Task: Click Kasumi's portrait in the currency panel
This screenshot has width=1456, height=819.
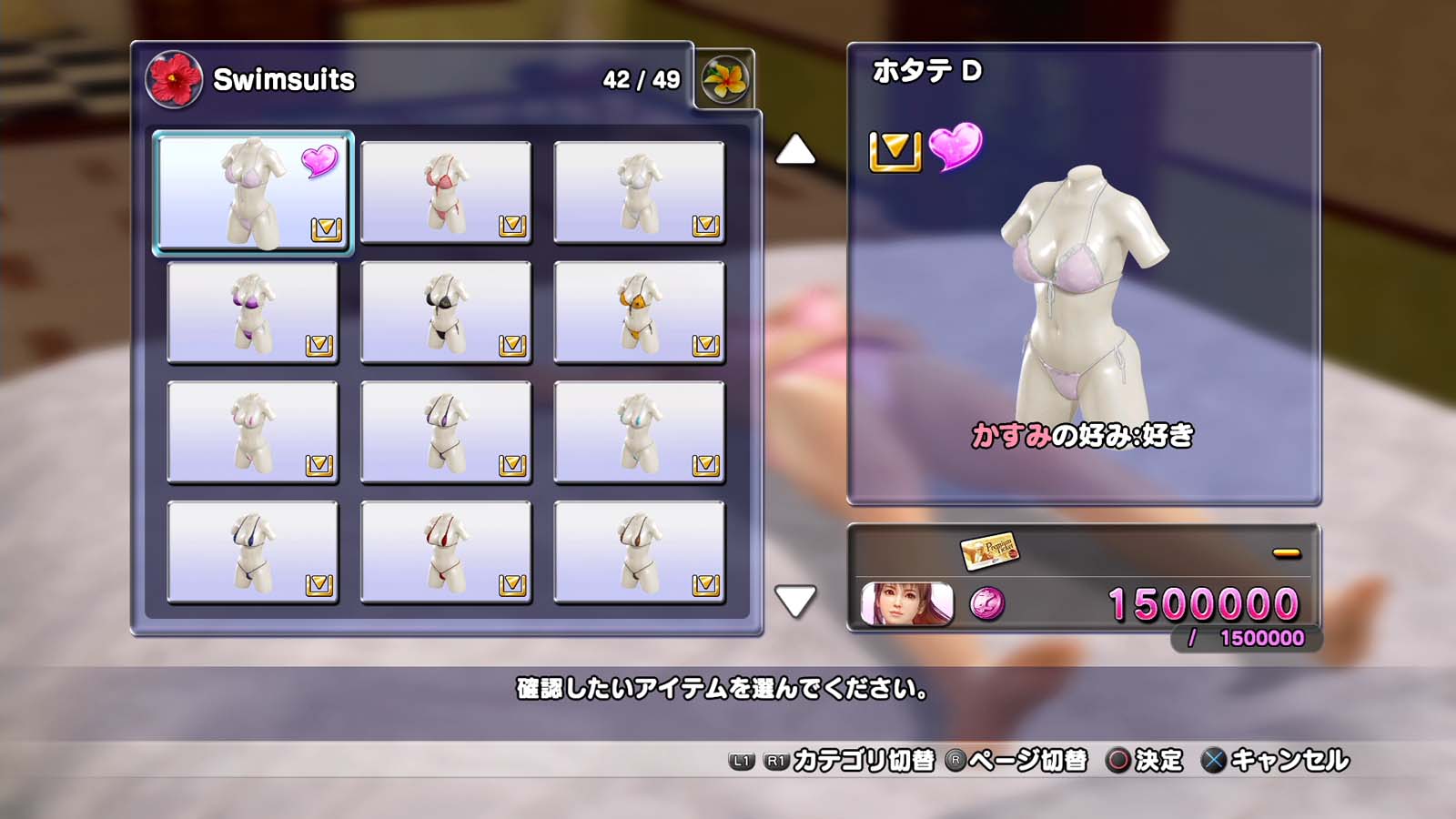Action: 906,603
